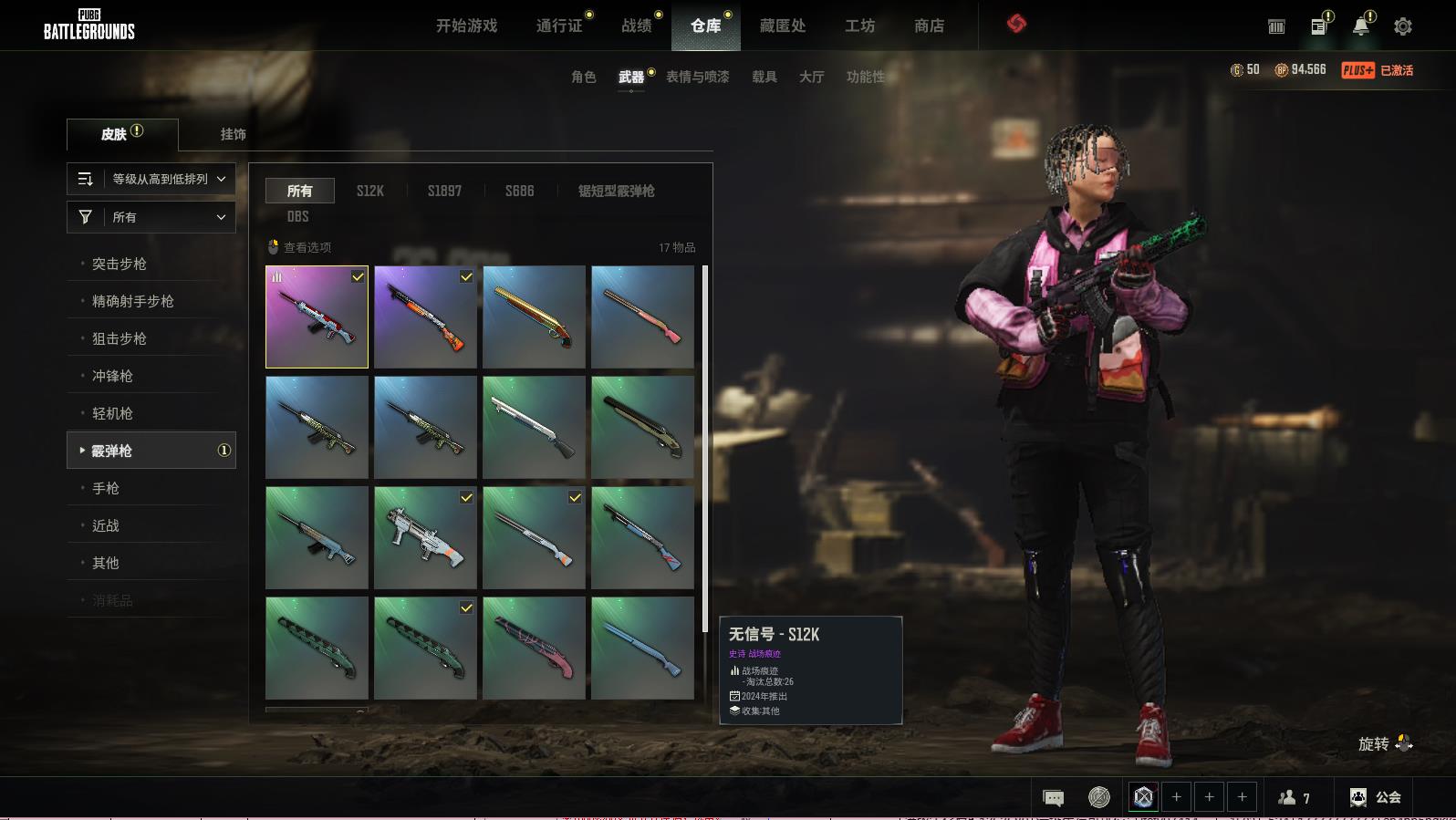This screenshot has height=820, width=1456.
Task: Open the 商店 shop page
Action: [929, 26]
